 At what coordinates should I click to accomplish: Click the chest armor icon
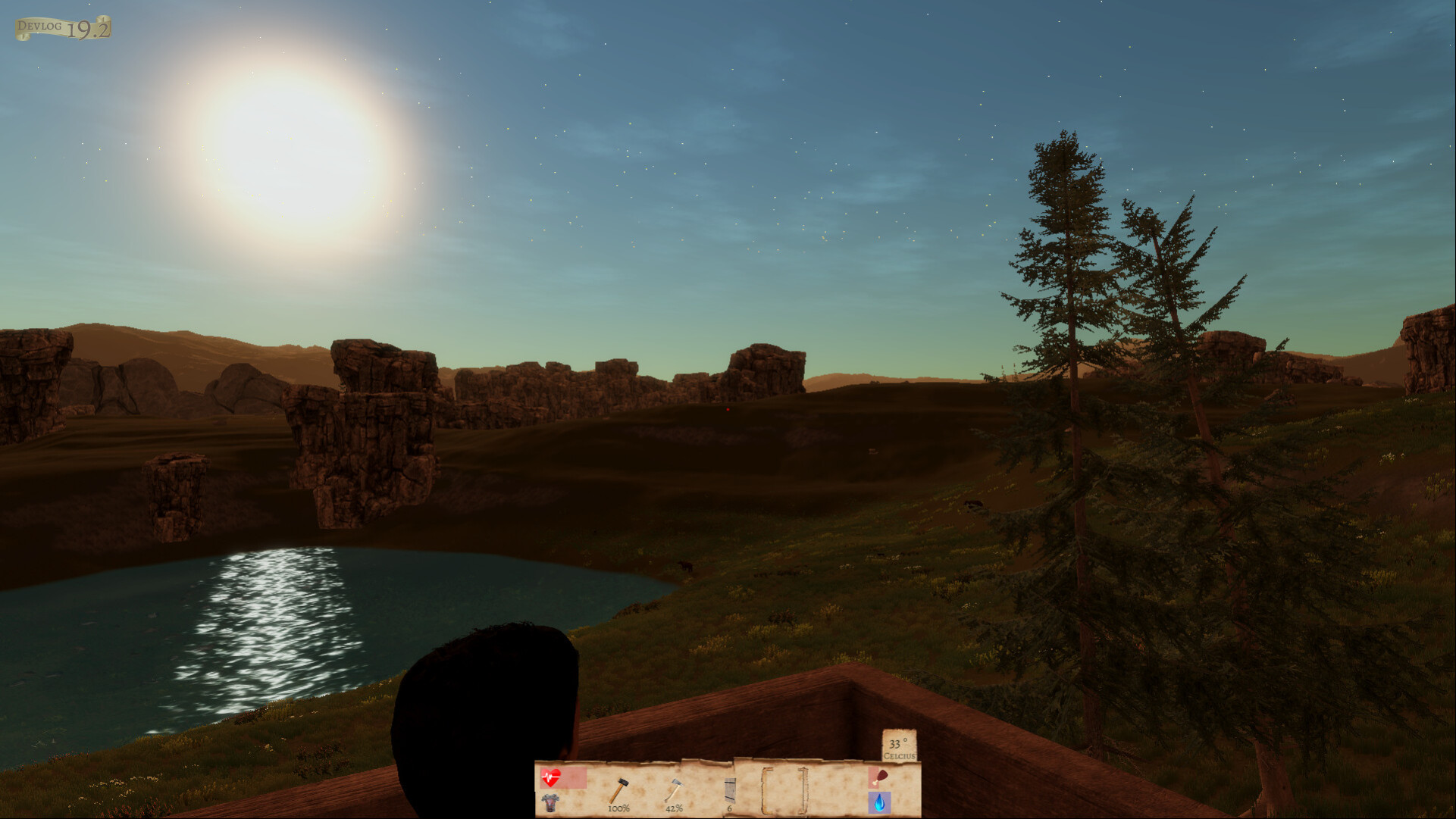click(x=550, y=802)
